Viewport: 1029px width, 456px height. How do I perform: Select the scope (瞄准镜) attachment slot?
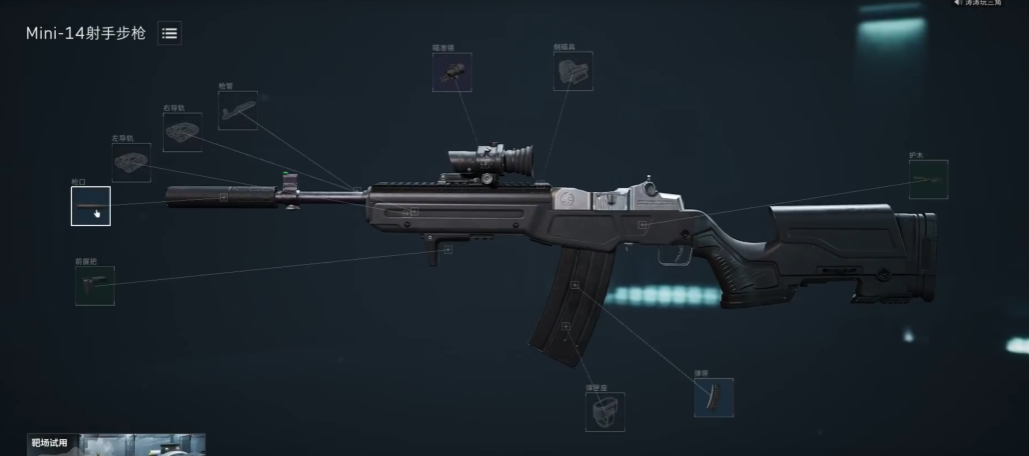pos(452,72)
